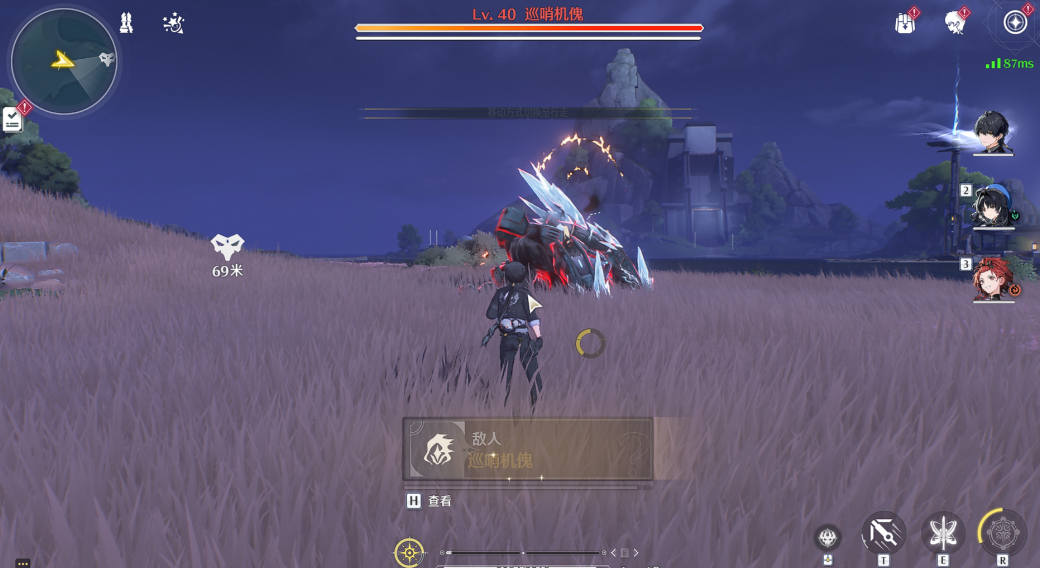The height and width of the screenshot is (568, 1040).
Task: Open the chat bubble button
Action: click(22, 563)
